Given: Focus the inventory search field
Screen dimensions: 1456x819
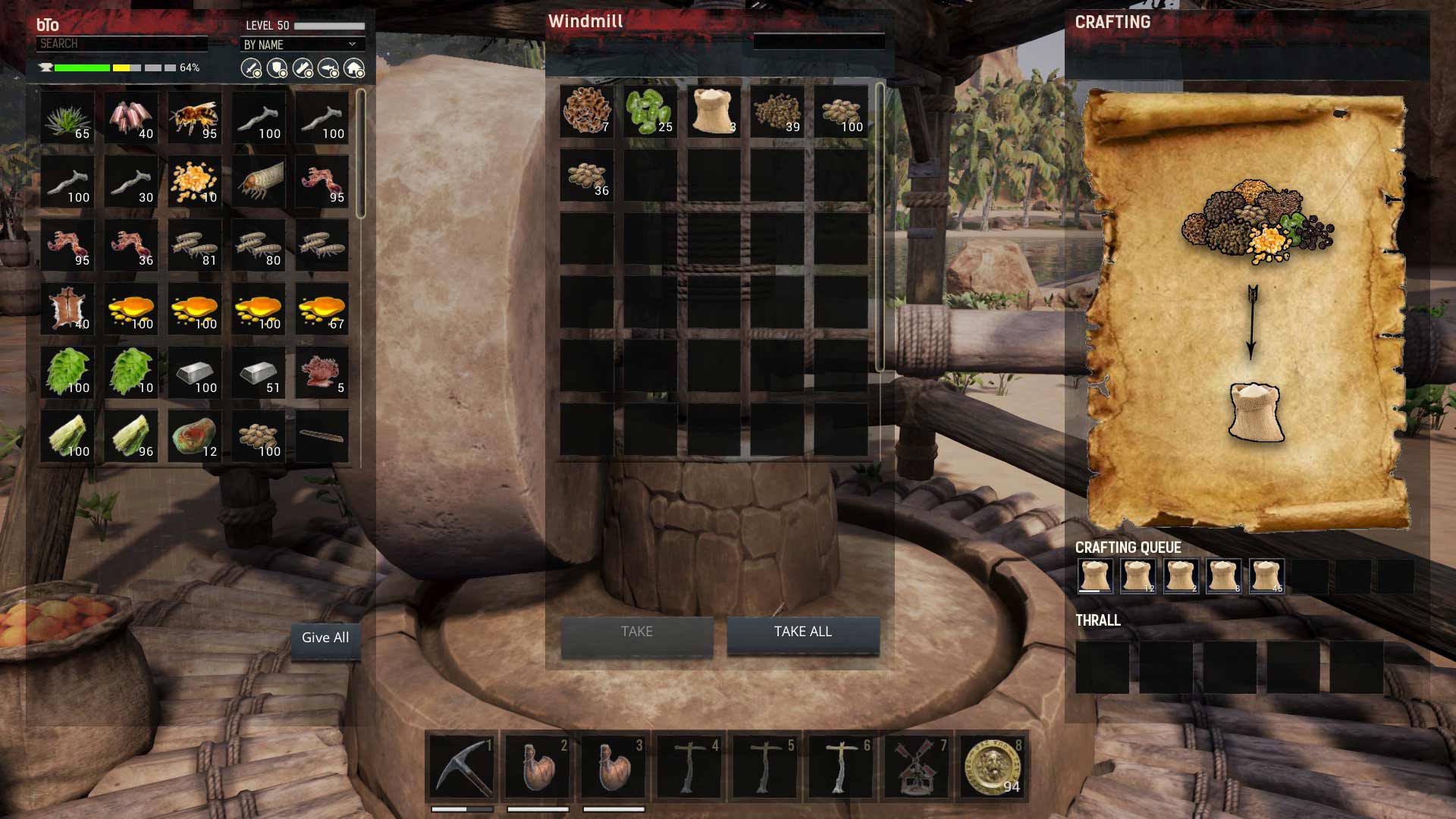Looking at the screenshot, I should click(121, 44).
